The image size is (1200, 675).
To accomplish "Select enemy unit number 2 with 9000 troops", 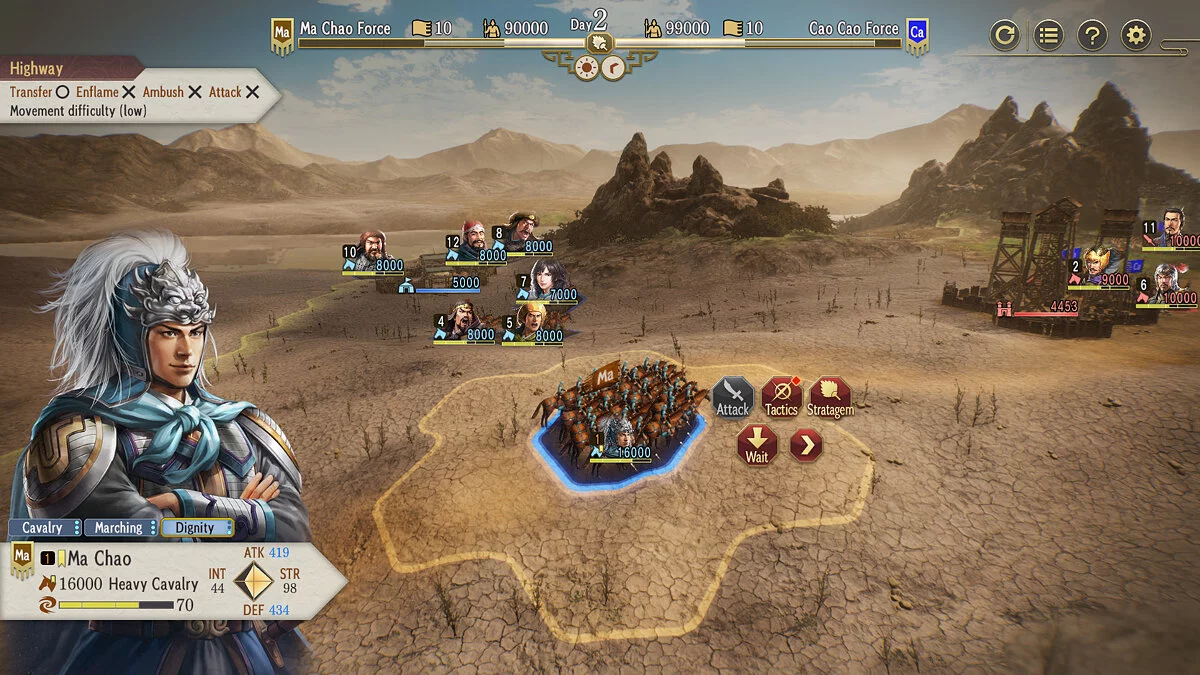I will click(x=1099, y=266).
